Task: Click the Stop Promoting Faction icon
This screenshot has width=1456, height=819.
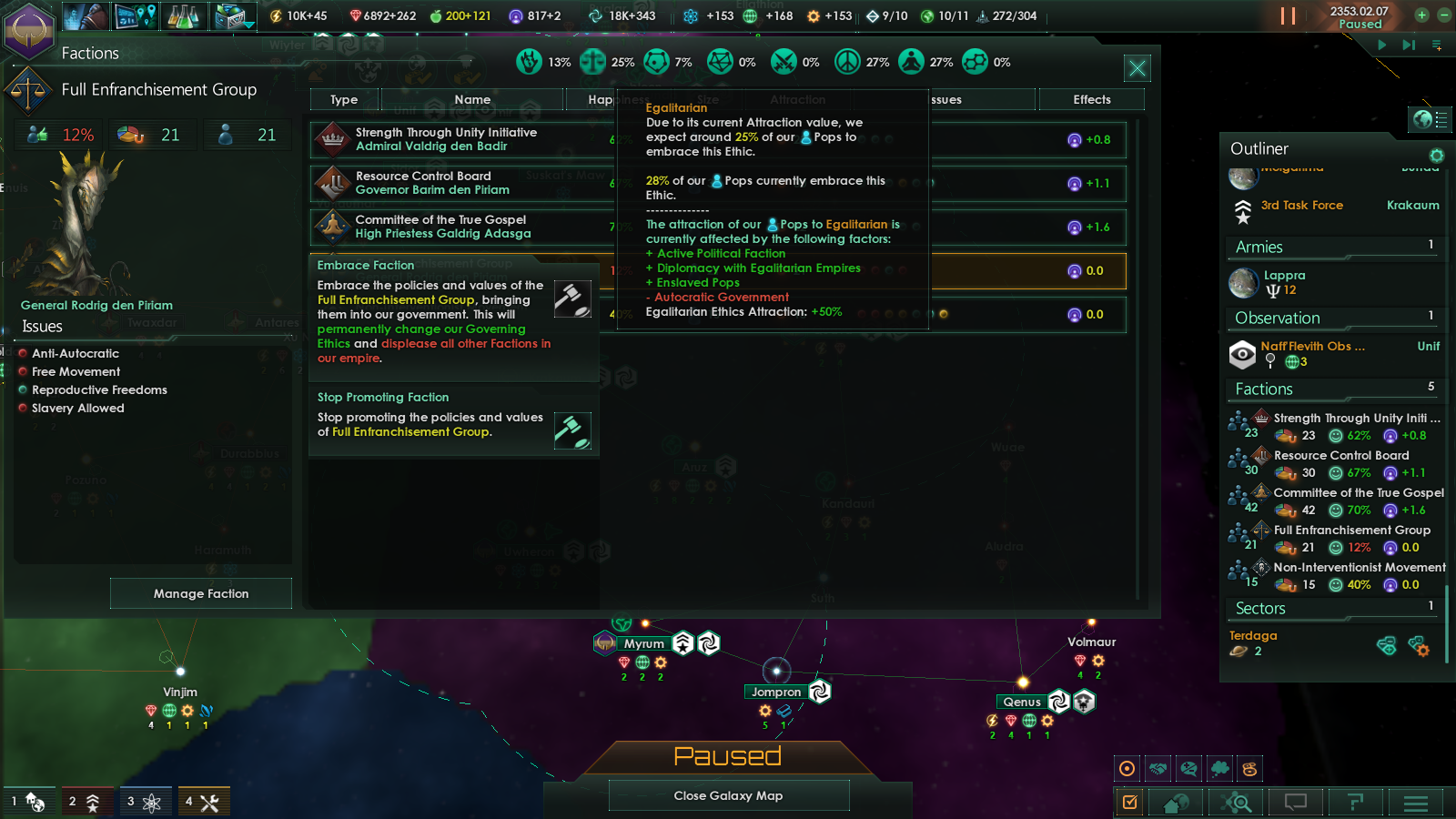Action: (x=573, y=429)
